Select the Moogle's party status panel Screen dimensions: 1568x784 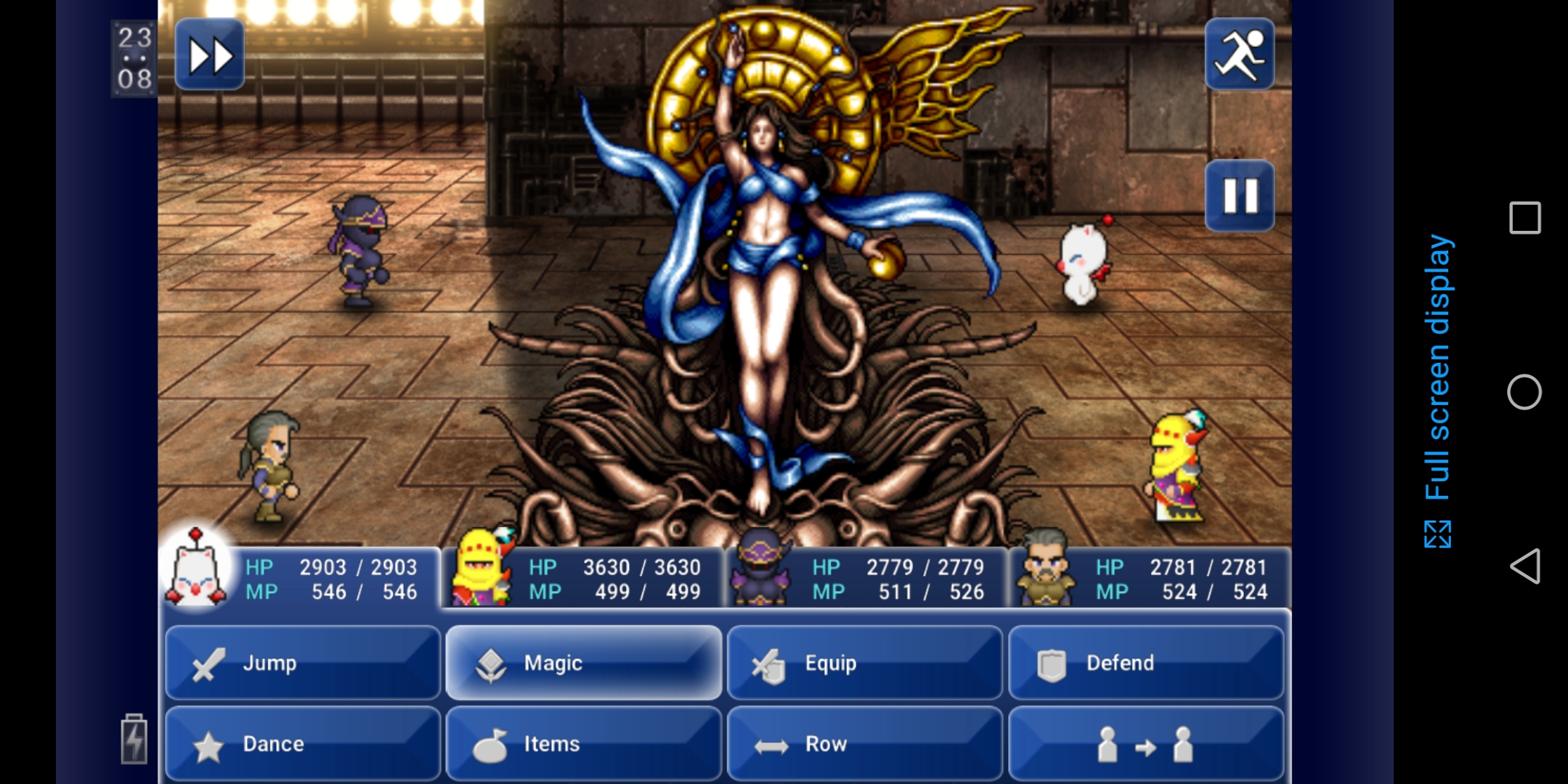coord(300,579)
